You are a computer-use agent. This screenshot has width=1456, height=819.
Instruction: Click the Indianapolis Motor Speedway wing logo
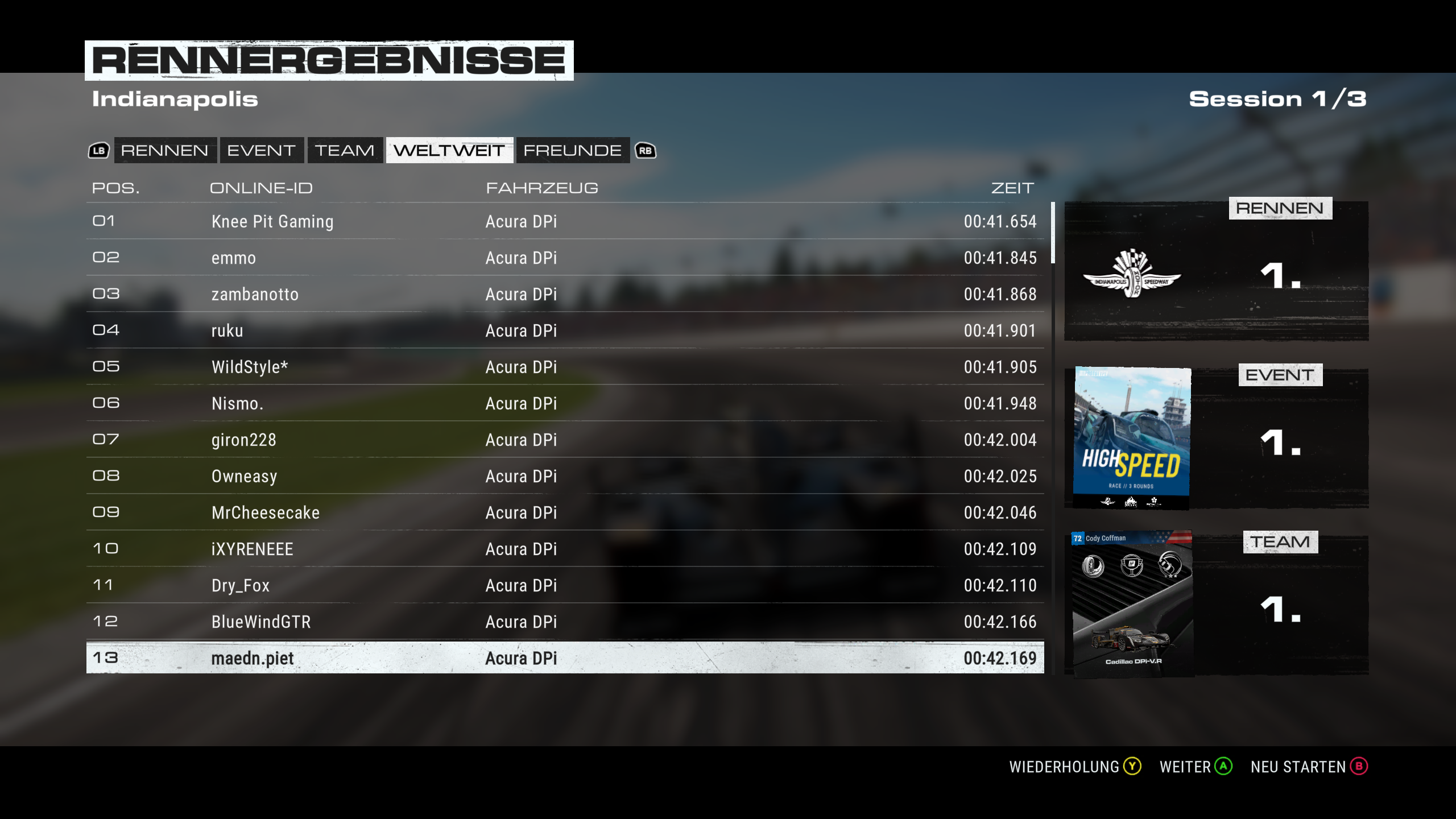coord(1132,279)
